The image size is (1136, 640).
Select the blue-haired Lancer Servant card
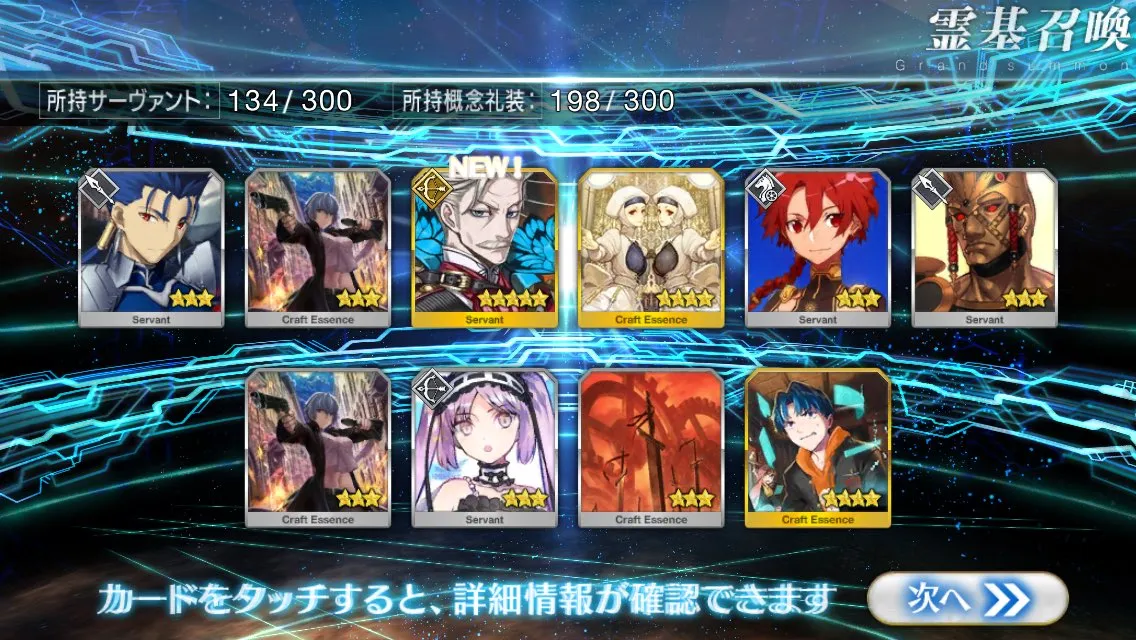click(151, 248)
